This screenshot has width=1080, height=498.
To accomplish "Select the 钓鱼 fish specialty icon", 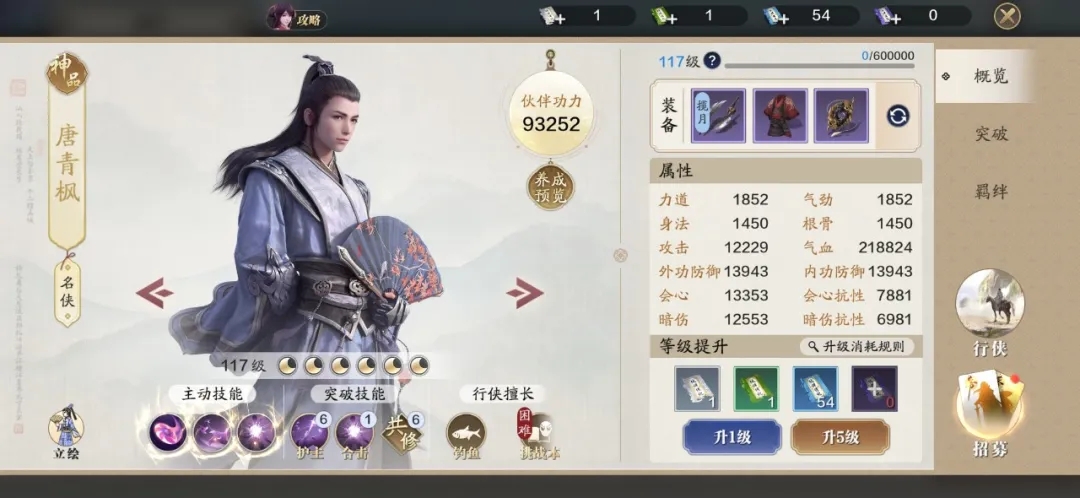I will click(x=465, y=432).
